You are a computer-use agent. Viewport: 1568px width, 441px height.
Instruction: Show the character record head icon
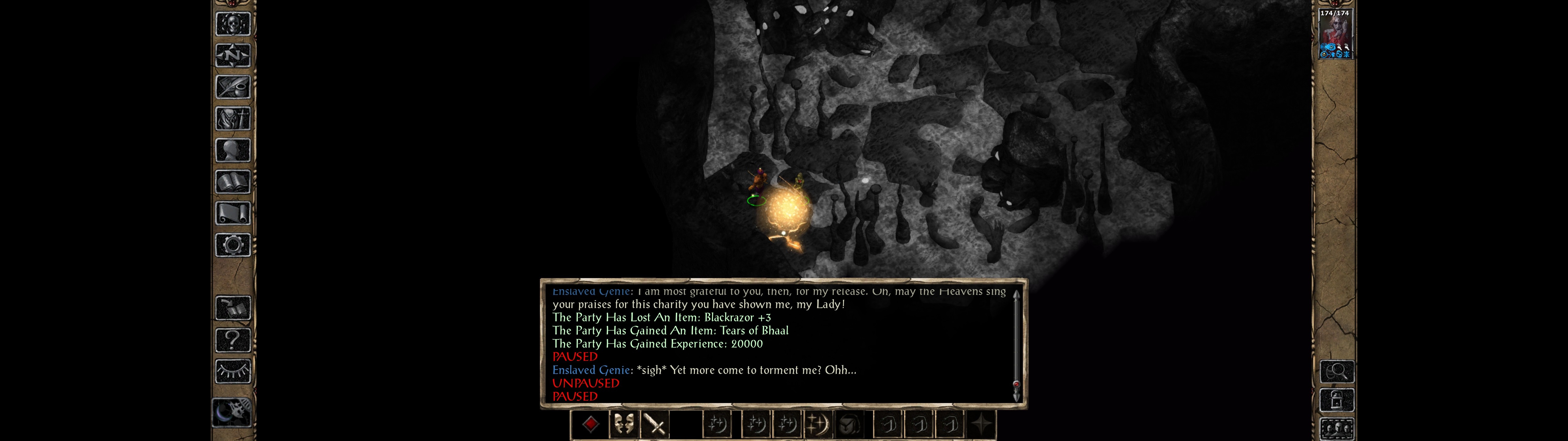[x=233, y=150]
